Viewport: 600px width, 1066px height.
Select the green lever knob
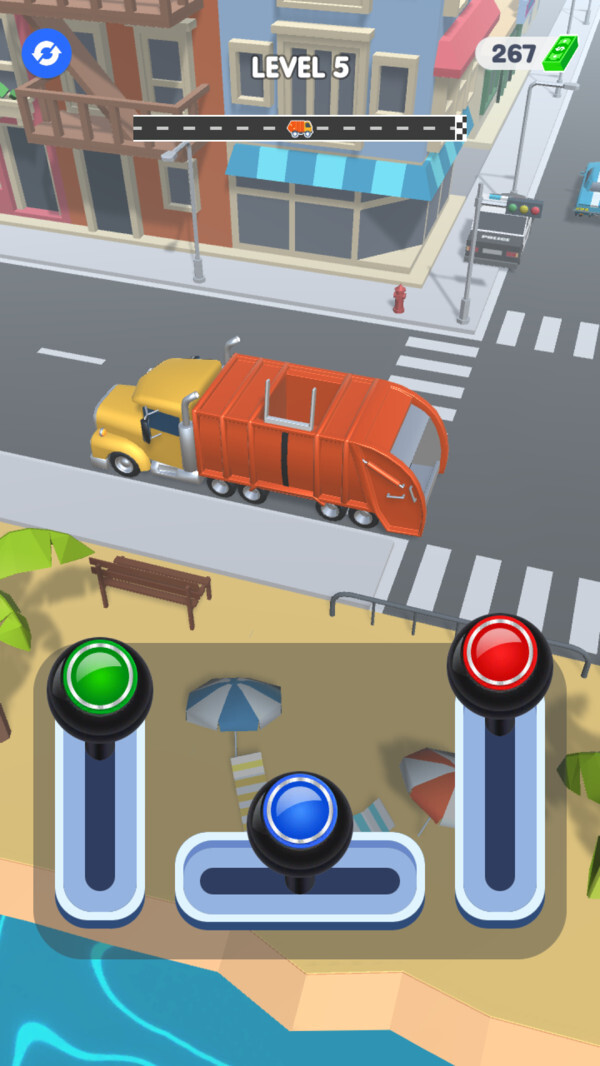tap(99, 676)
